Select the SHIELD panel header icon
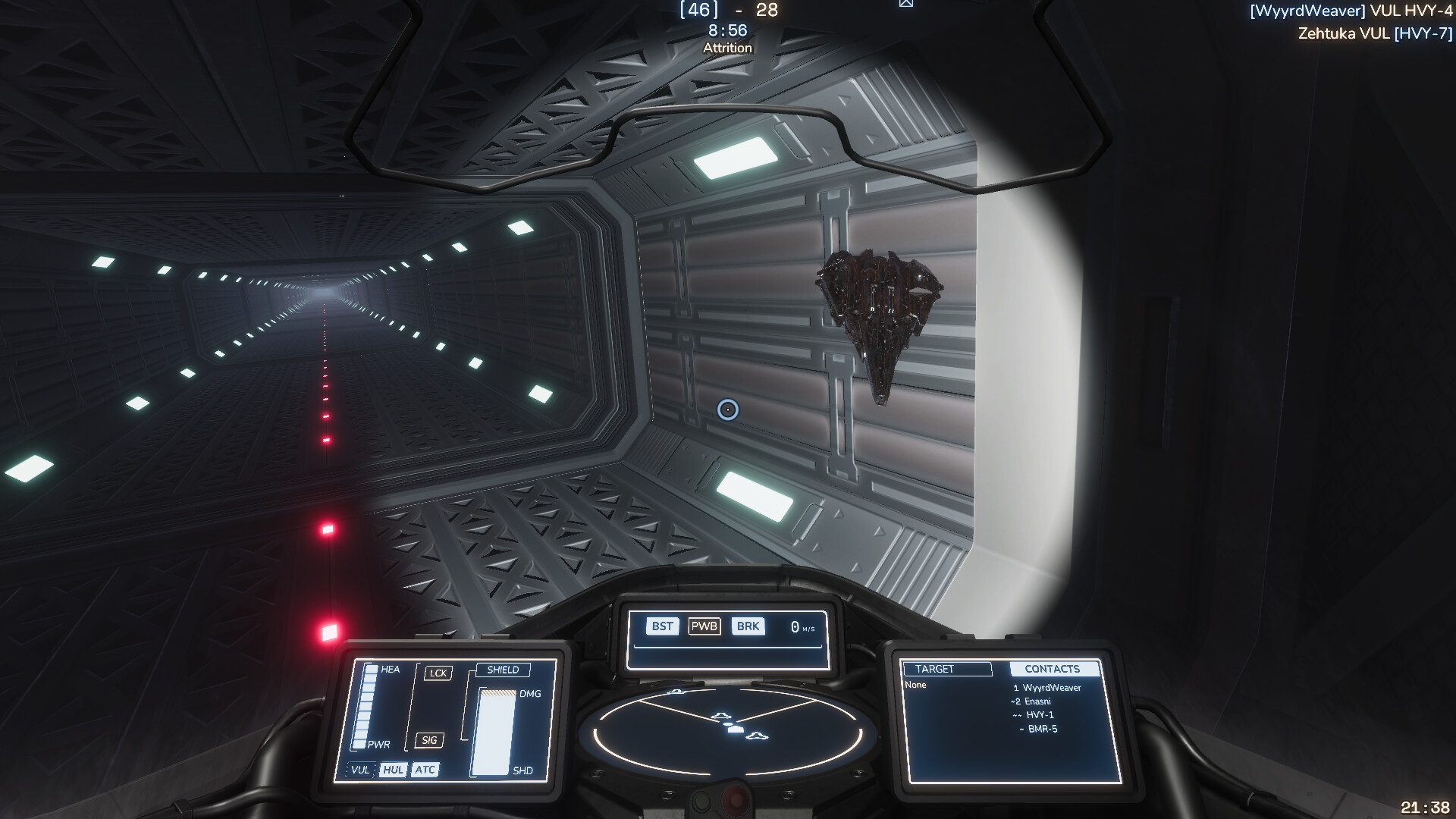Image resolution: width=1456 pixels, height=819 pixels. pyautogui.click(x=504, y=669)
